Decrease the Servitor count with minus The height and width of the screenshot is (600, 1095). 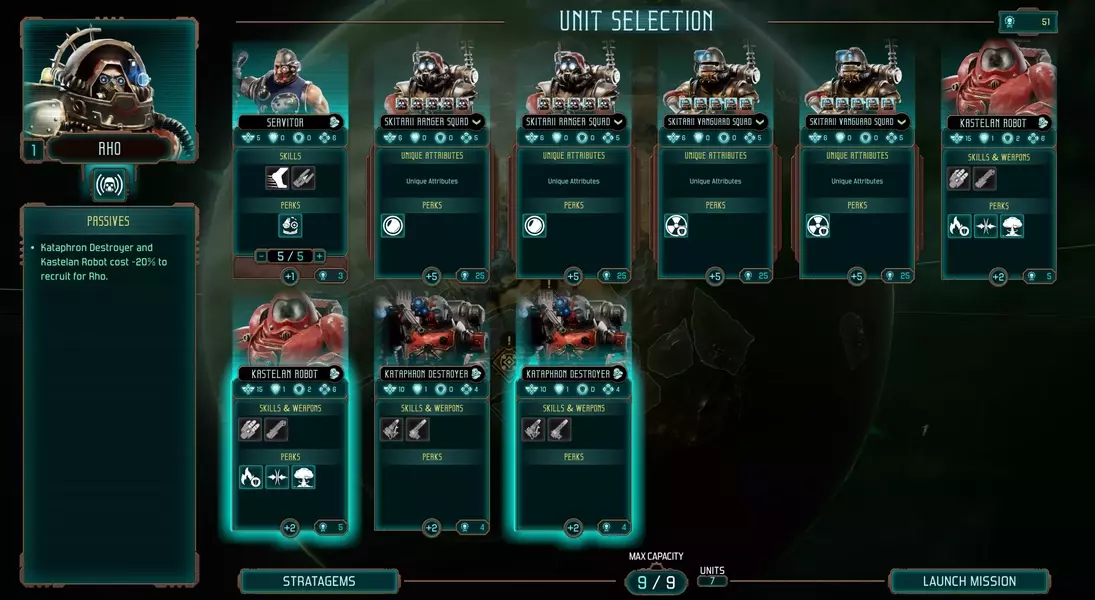point(263,256)
